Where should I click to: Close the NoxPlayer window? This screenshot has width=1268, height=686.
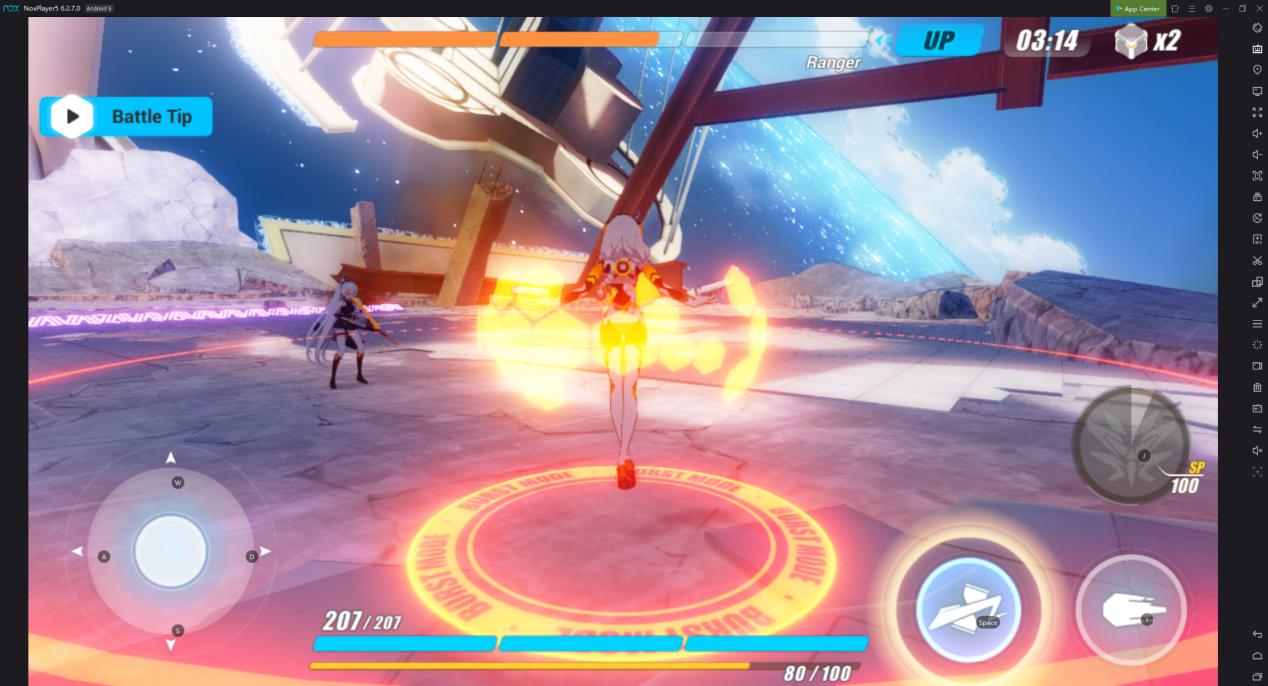click(x=1259, y=8)
